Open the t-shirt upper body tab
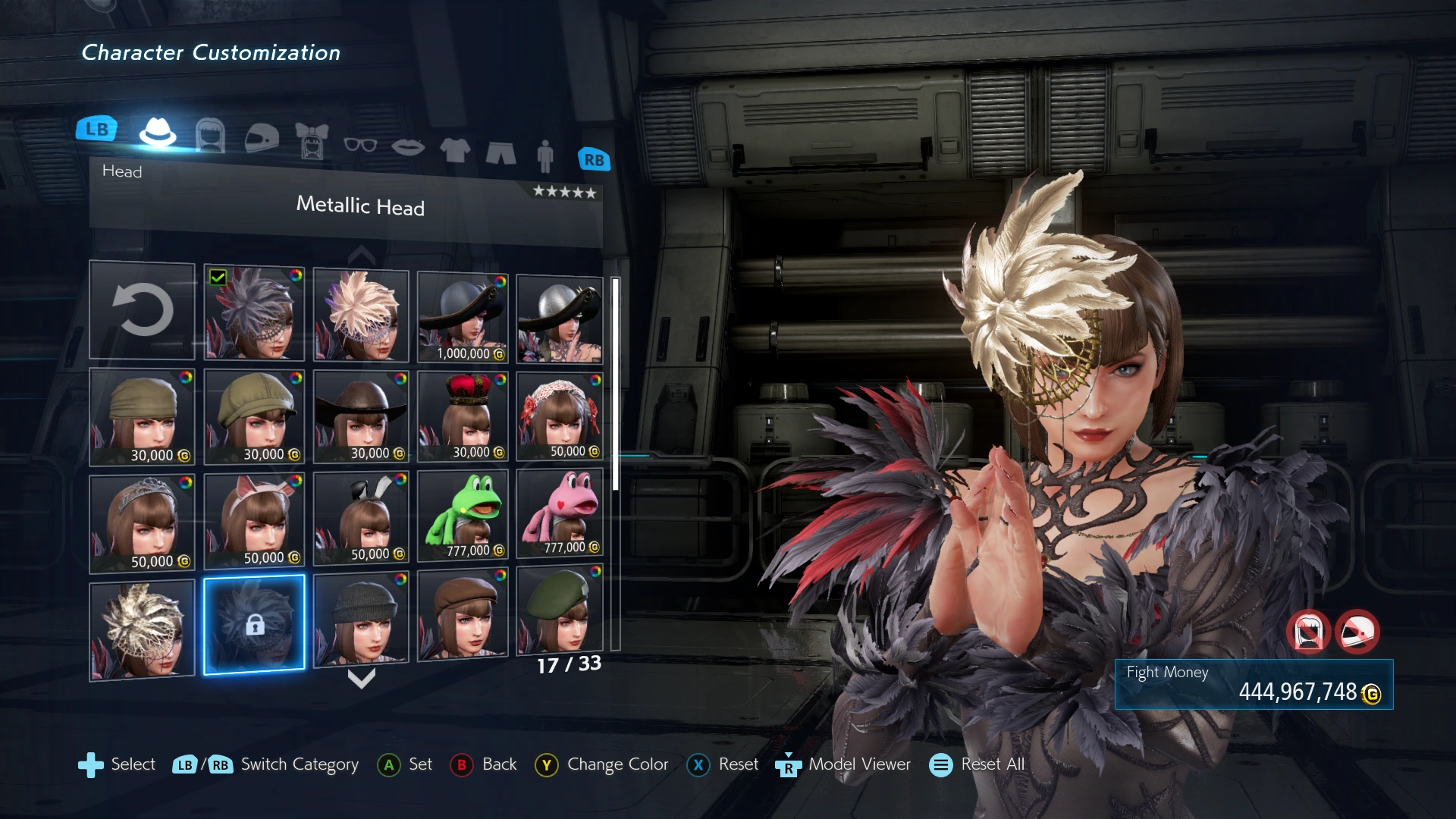Screen dimensions: 1456x819 tap(455, 150)
